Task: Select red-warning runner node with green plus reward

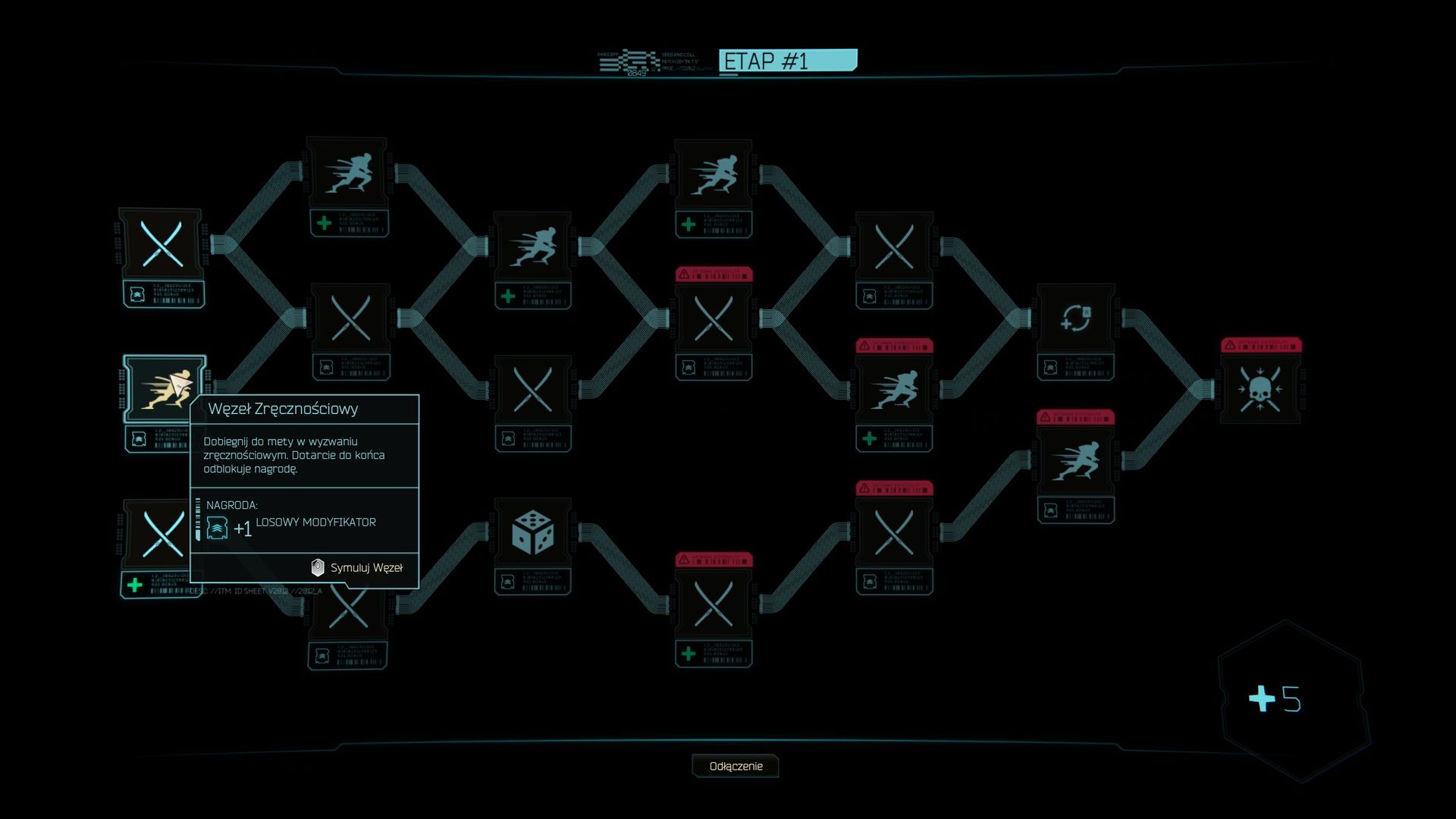Action: coord(894,389)
